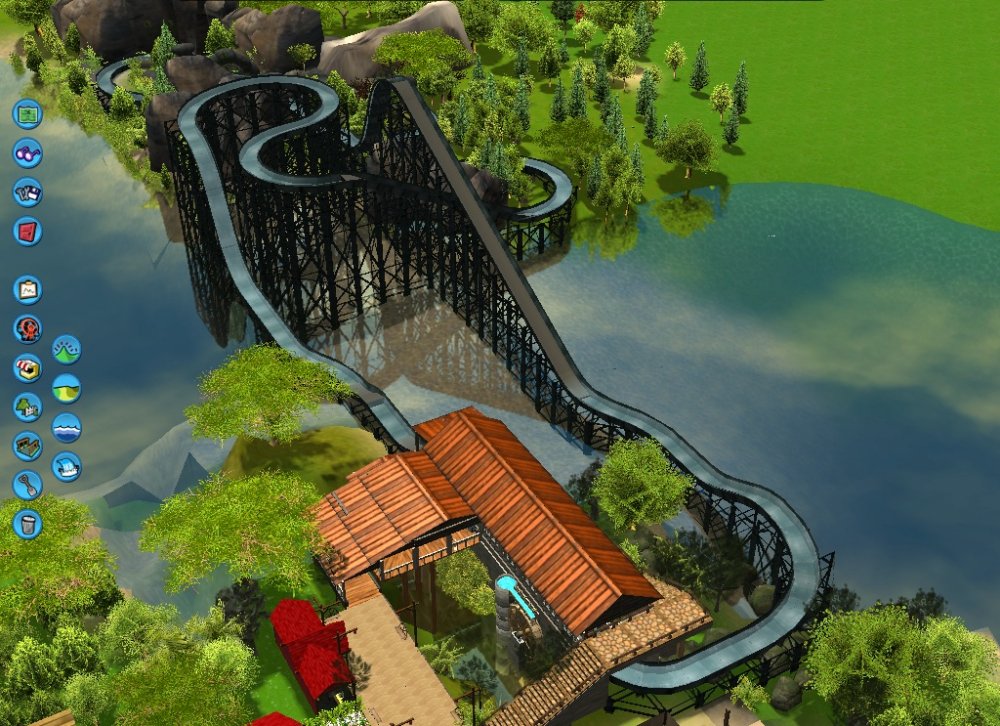This screenshot has height=726, width=1000.
Task: Activate the shovel terrain tools icon
Action: (27, 485)
